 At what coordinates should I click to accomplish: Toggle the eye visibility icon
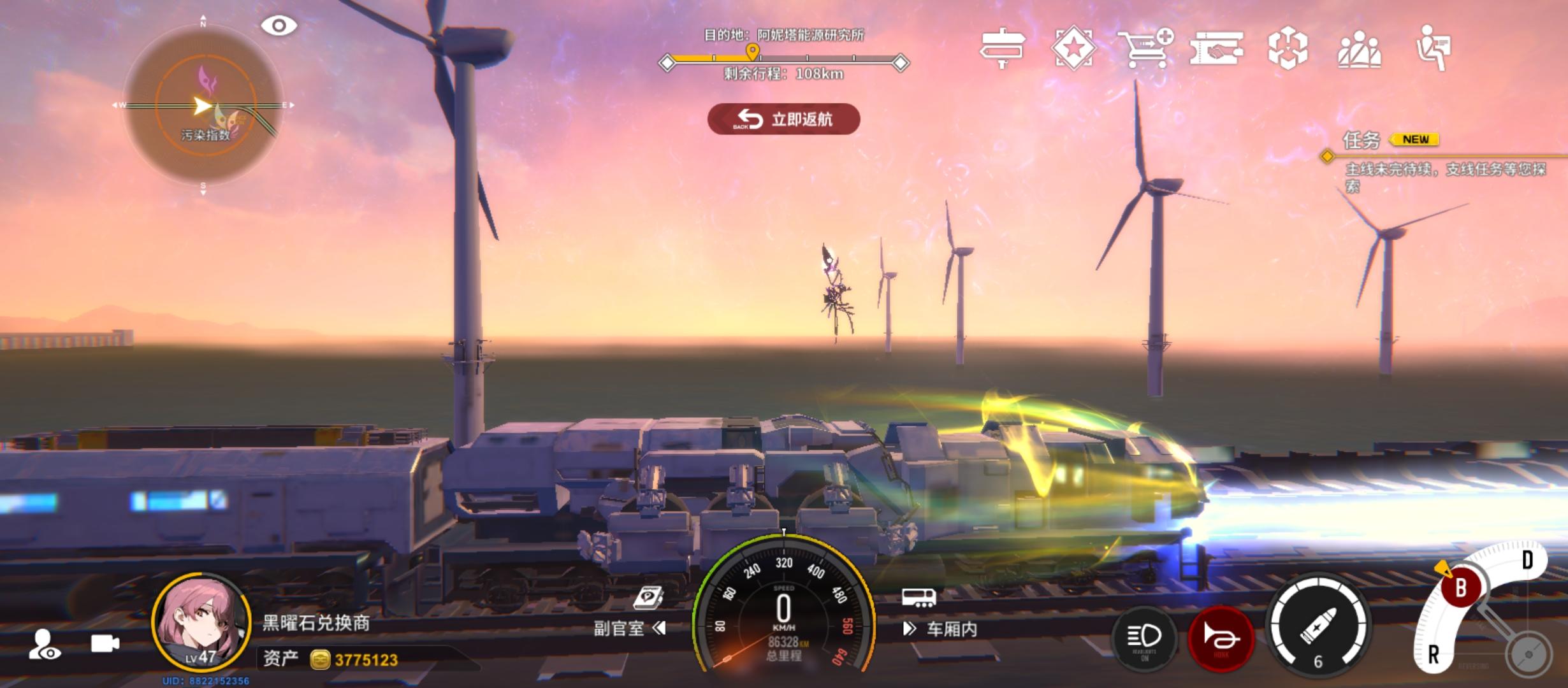(279, 26)
